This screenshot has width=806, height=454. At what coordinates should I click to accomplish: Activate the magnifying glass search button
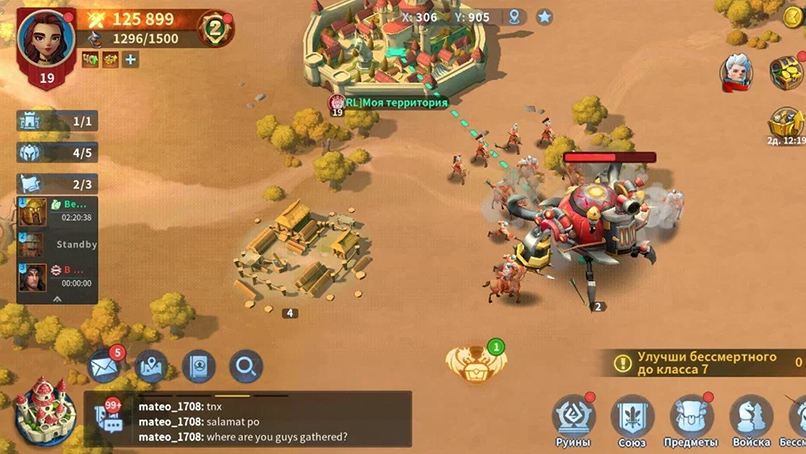pos(245,366)
